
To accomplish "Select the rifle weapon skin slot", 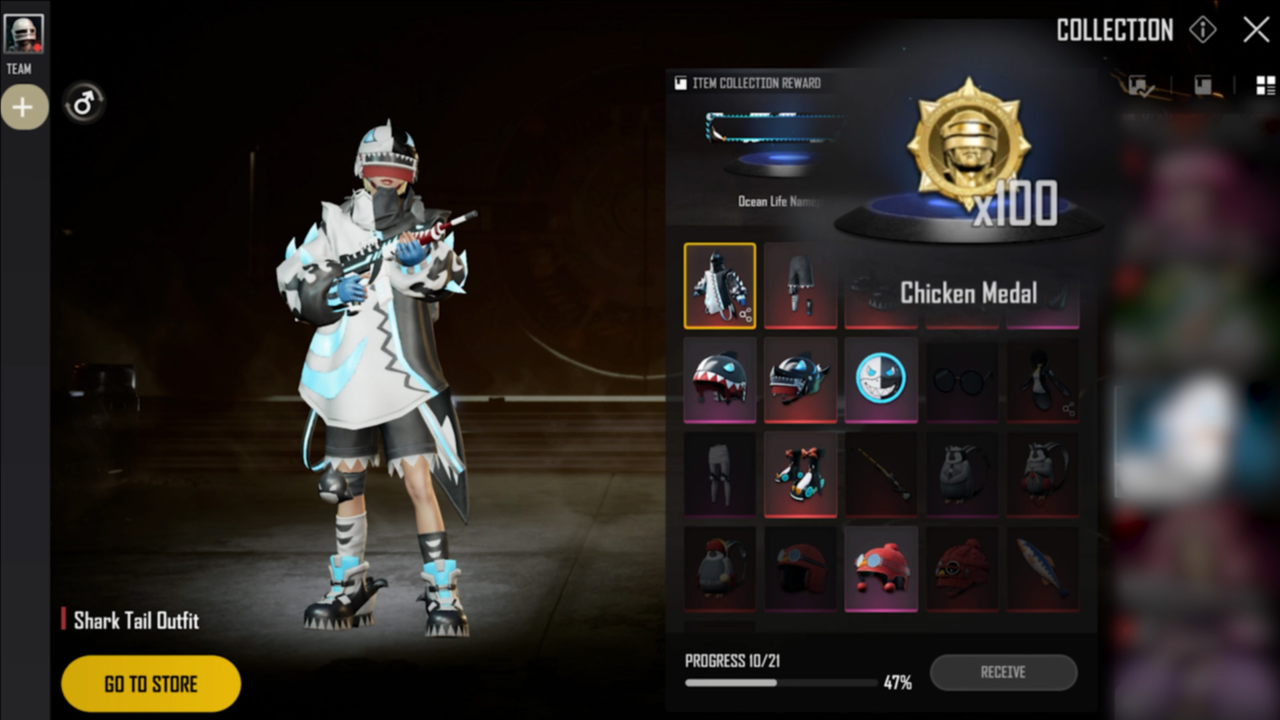I will [x=881, y=474].
